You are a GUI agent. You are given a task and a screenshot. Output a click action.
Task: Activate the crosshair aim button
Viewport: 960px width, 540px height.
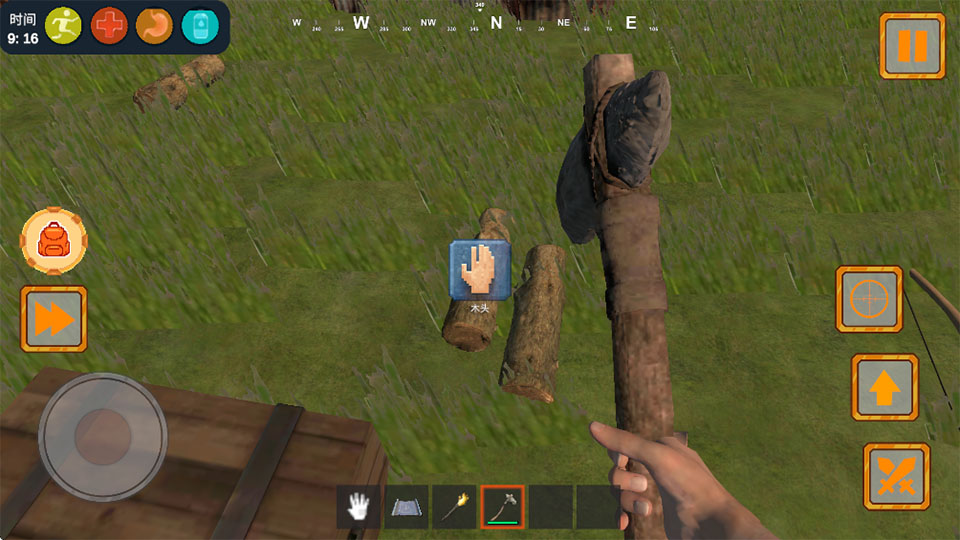click(x=869, y=299)
